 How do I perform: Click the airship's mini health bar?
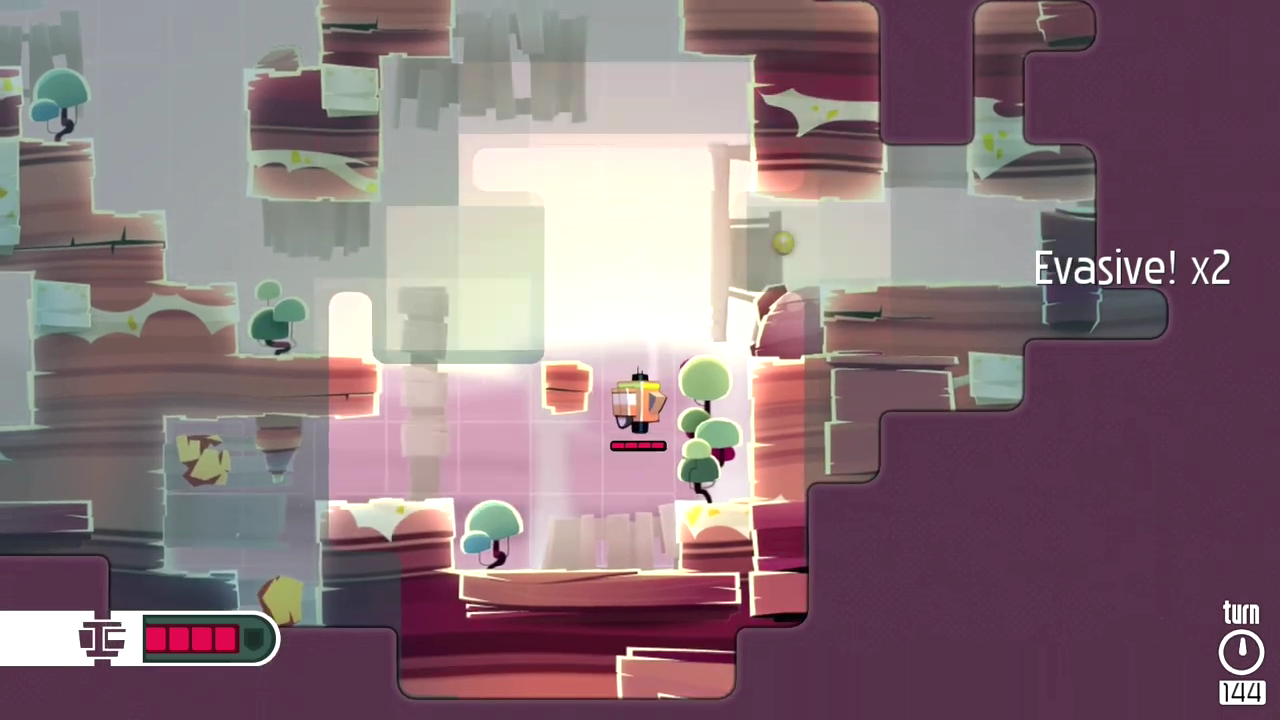[x=638, y=446]
